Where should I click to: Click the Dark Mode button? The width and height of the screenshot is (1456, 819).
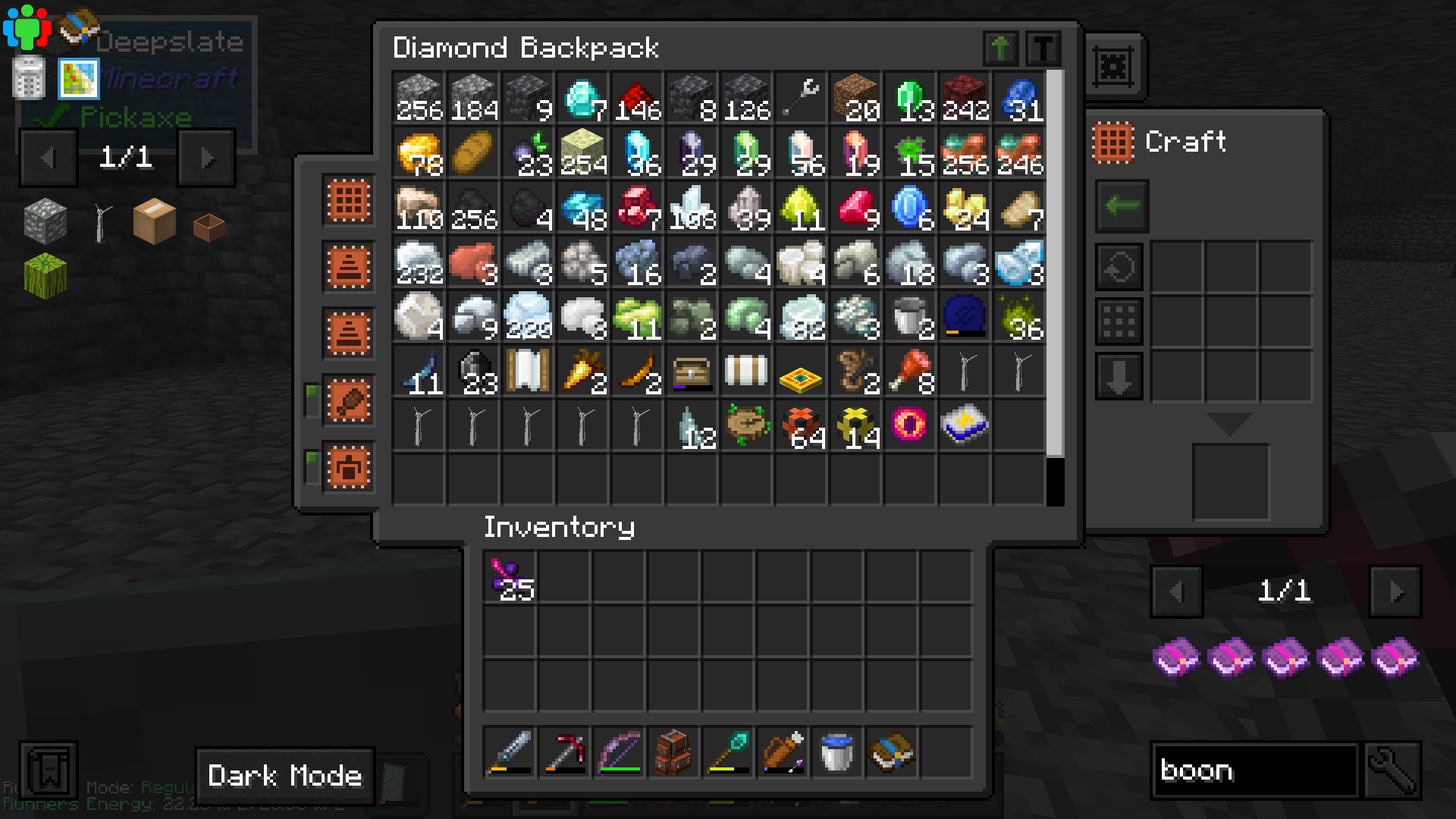(285, 775)
